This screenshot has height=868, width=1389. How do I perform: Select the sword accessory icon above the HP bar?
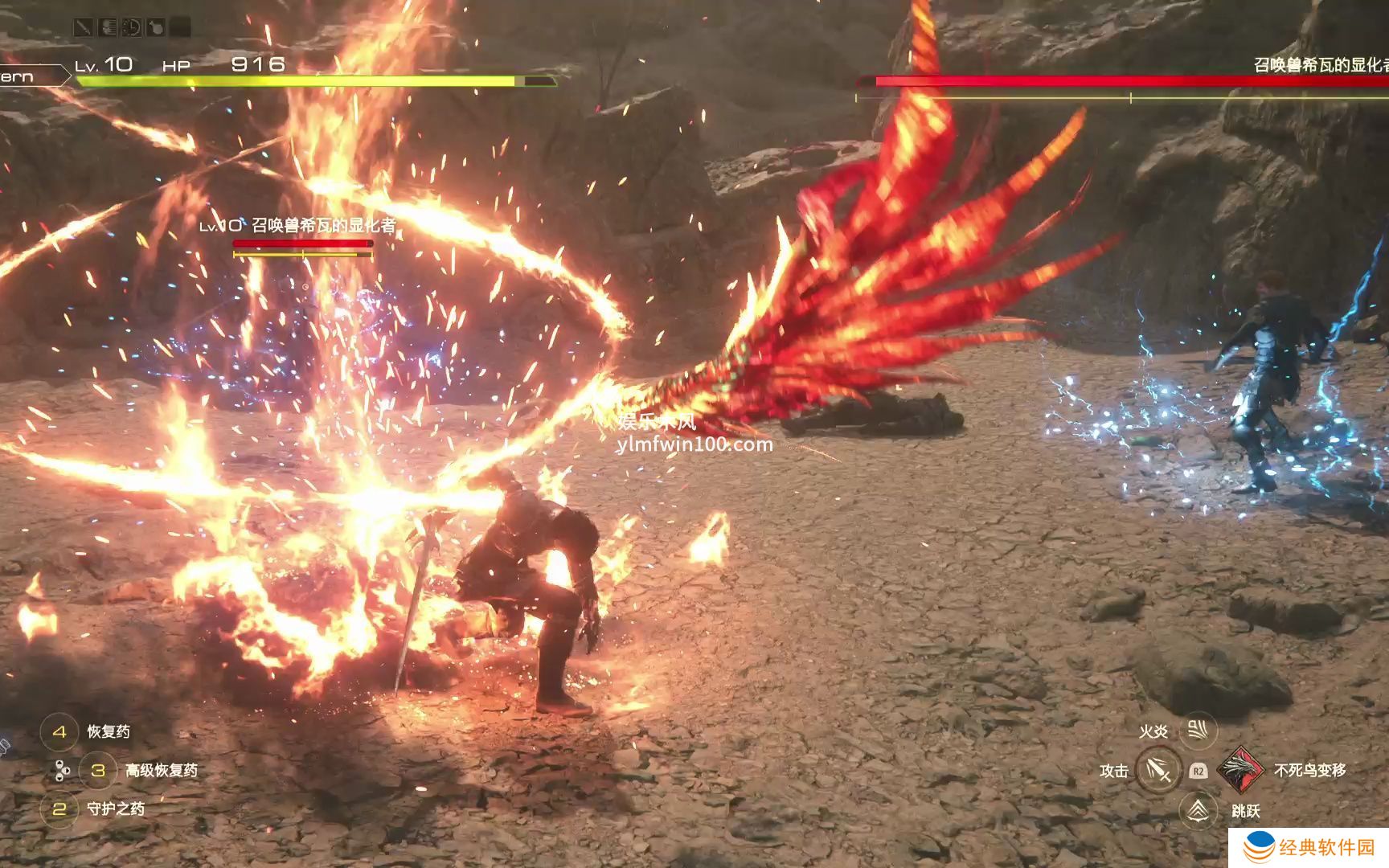pyautogui.click(x=84, y=28)
